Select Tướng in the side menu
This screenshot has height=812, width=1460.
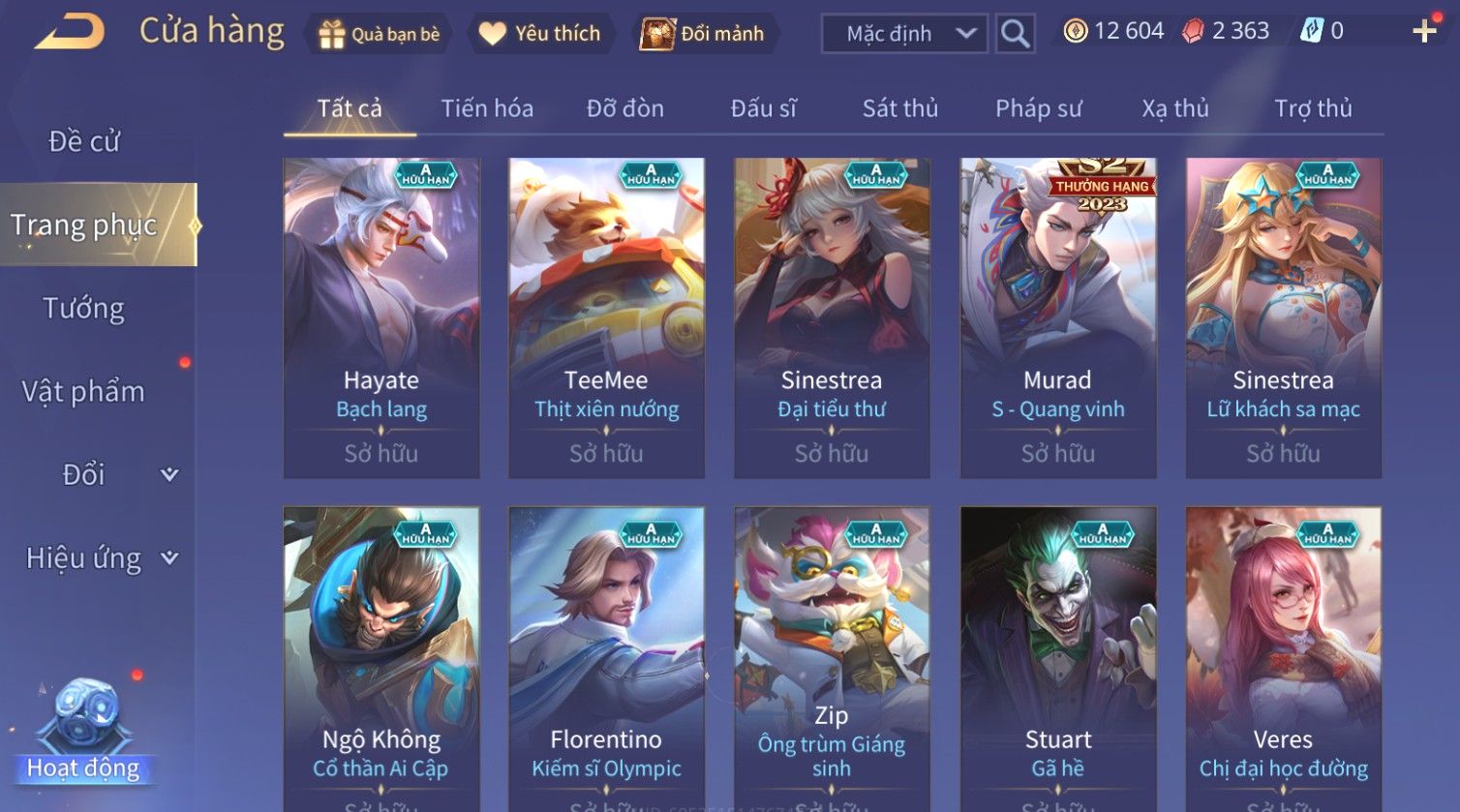pyautogui.click(x=84, y=309)
